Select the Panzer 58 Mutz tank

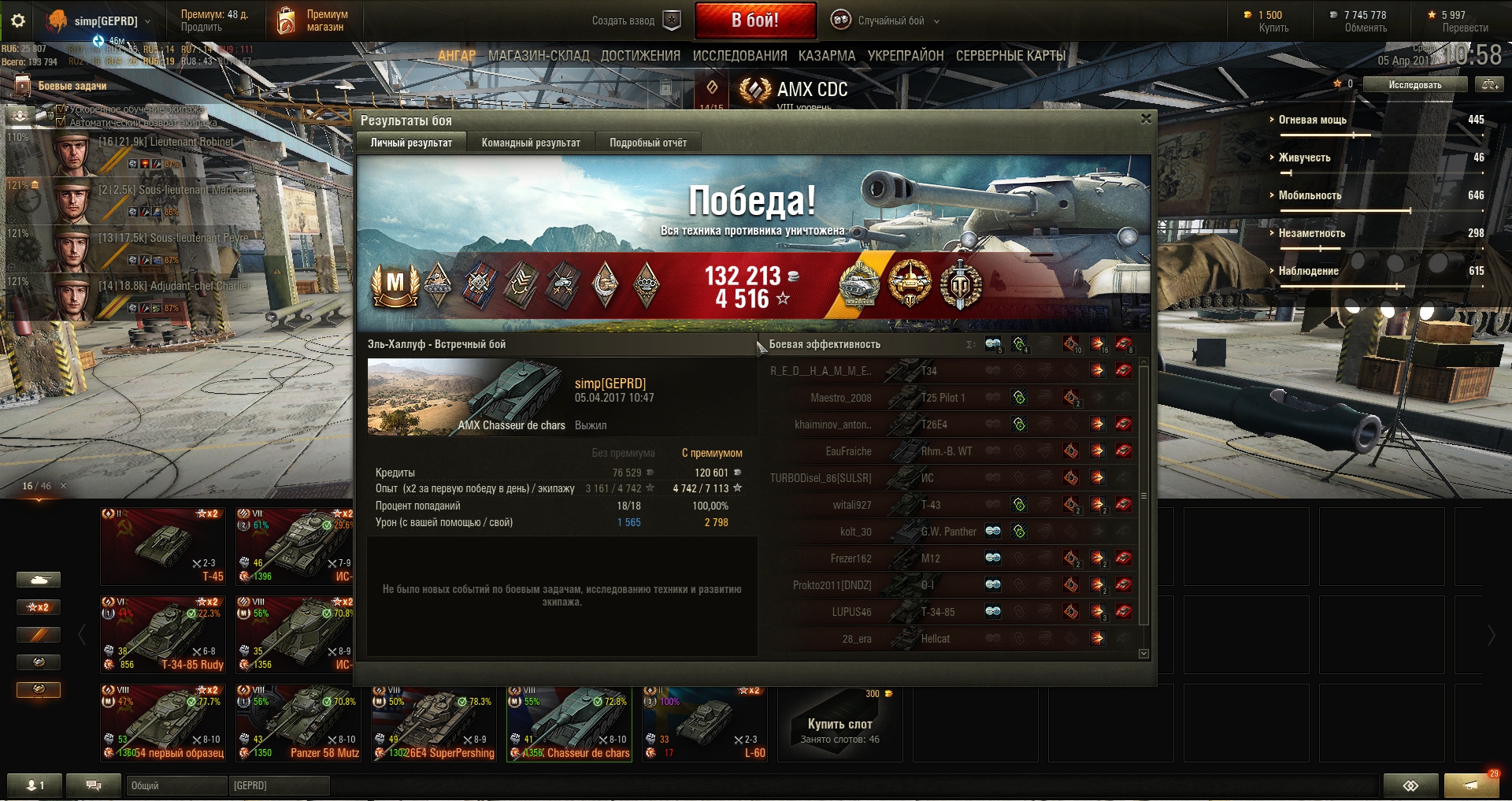point(299,722)
